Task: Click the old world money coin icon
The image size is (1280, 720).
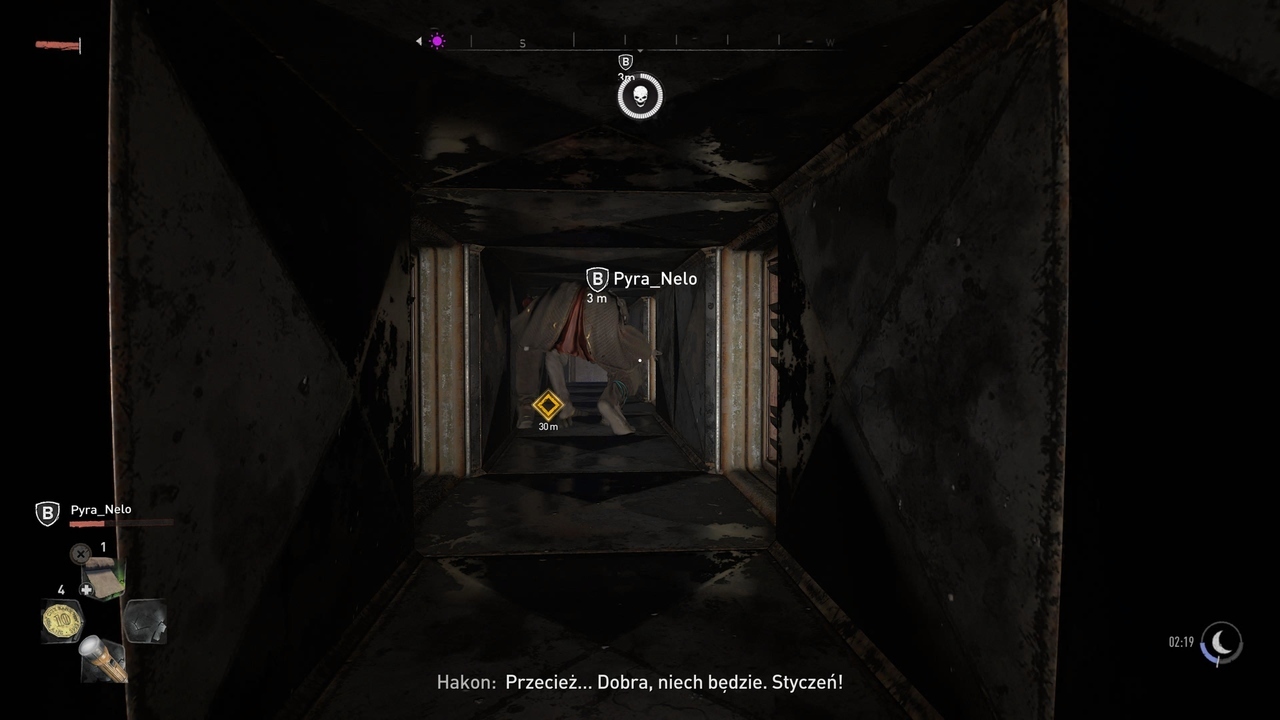Action: (x=62, y=618)
